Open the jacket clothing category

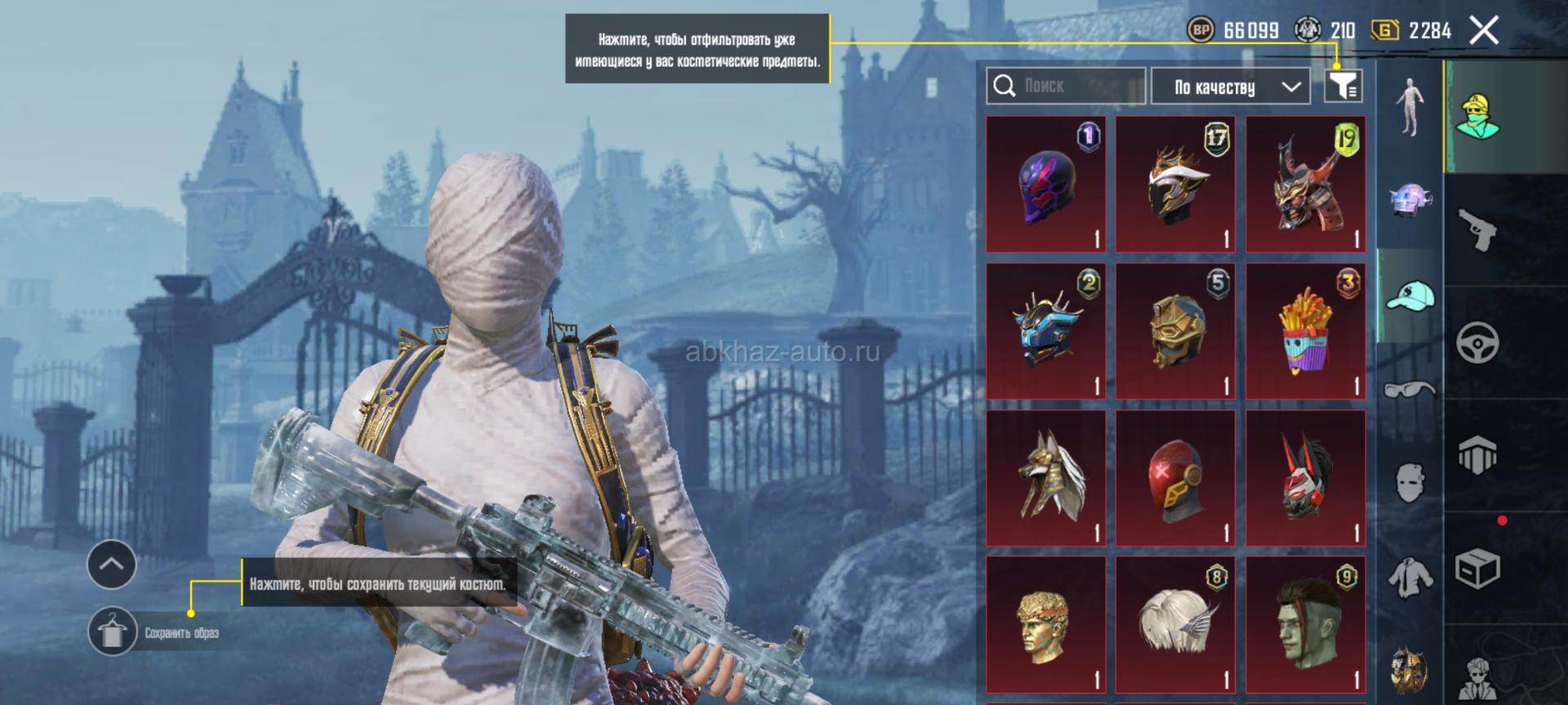[1410, 576]
